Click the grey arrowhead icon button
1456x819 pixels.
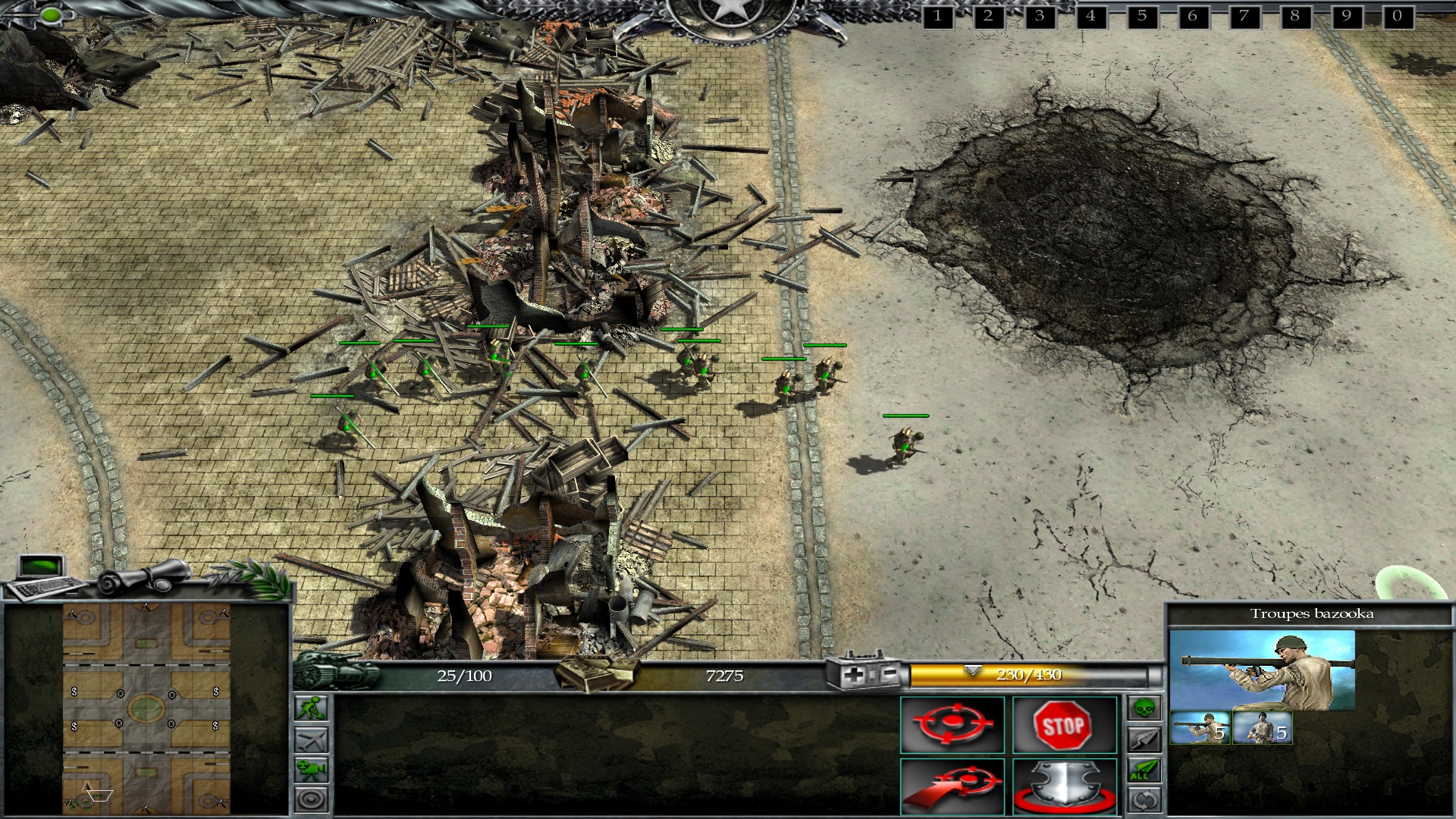[x=1144, y=739]
